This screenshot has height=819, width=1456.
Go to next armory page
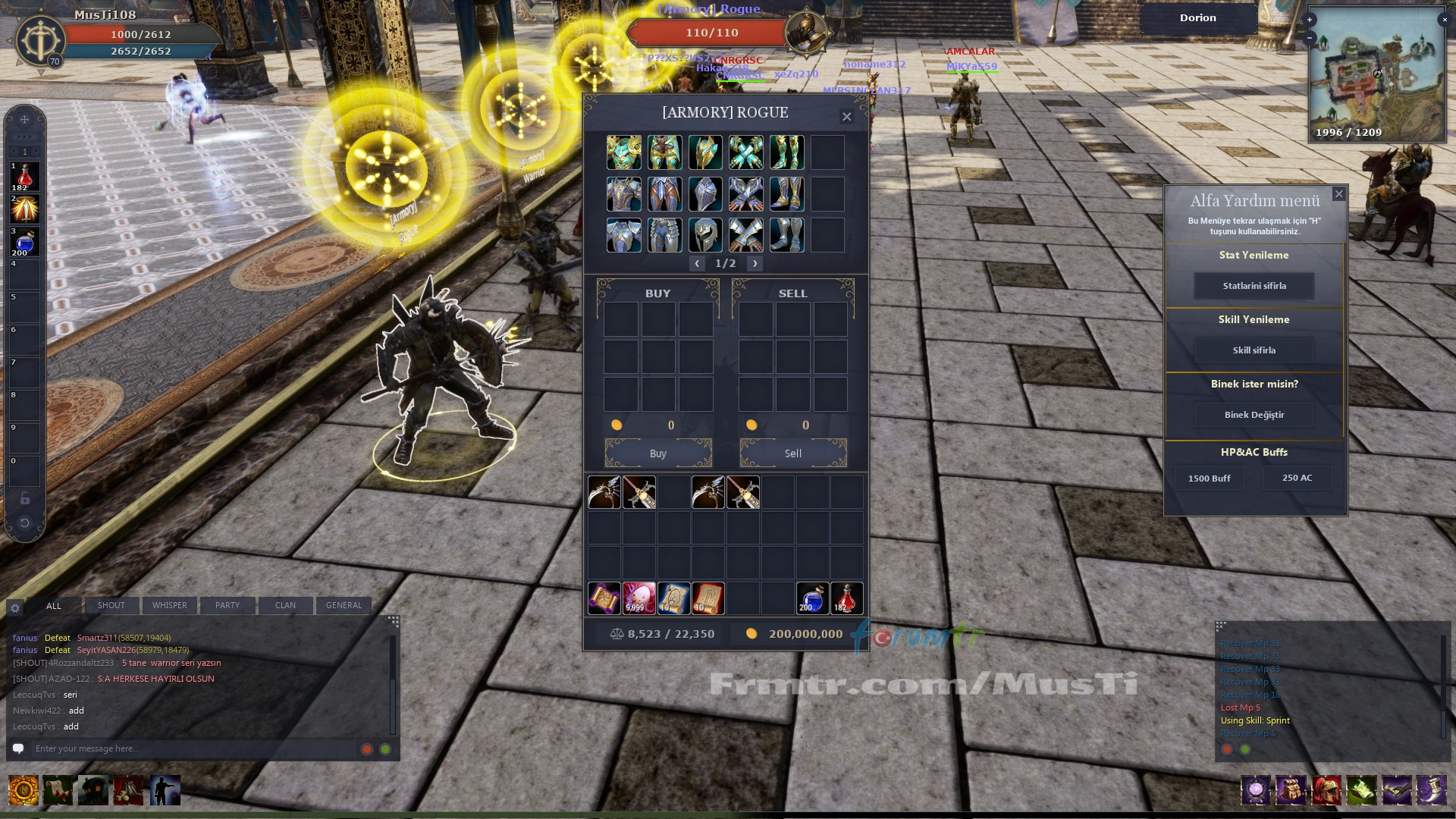(x=755, y=263)
